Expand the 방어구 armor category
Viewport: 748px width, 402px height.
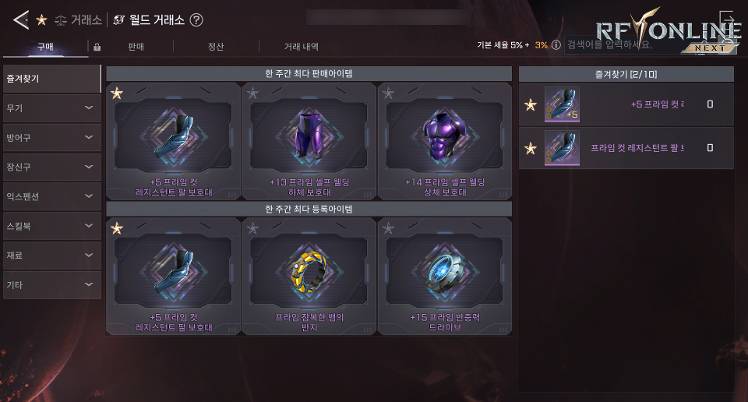click(x=51, y=137)
